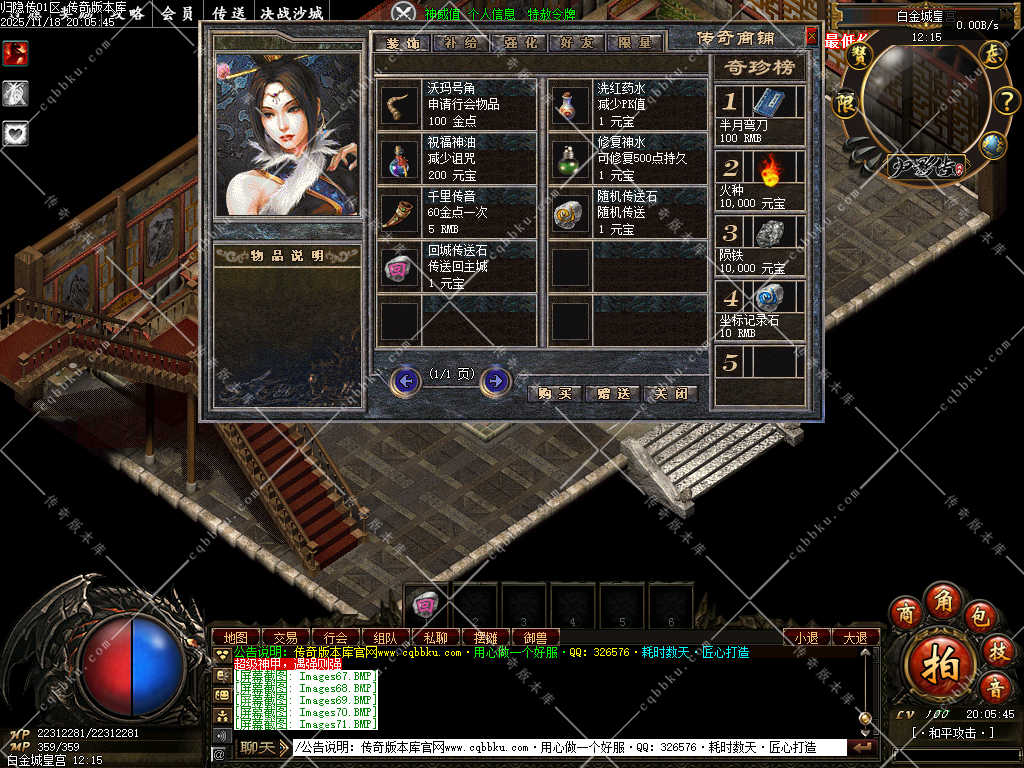This screenshot has width=1024, height=768.
Task: Go to the next shop page arrow
Action: coord(495,381)
